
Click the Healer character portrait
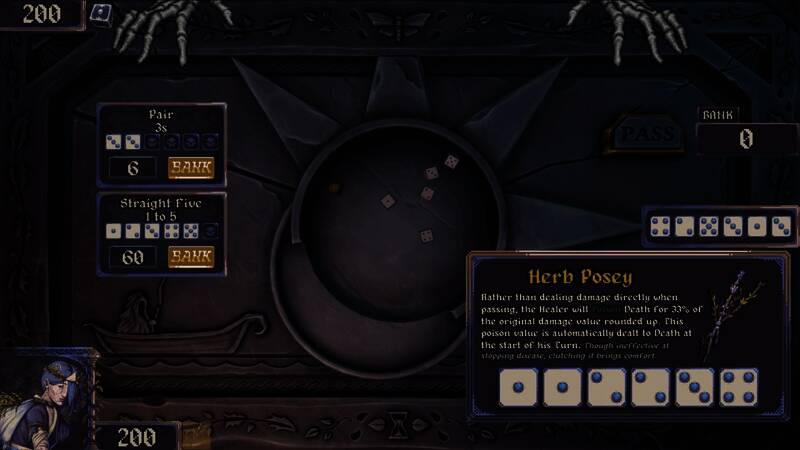[x=55, y=400]
